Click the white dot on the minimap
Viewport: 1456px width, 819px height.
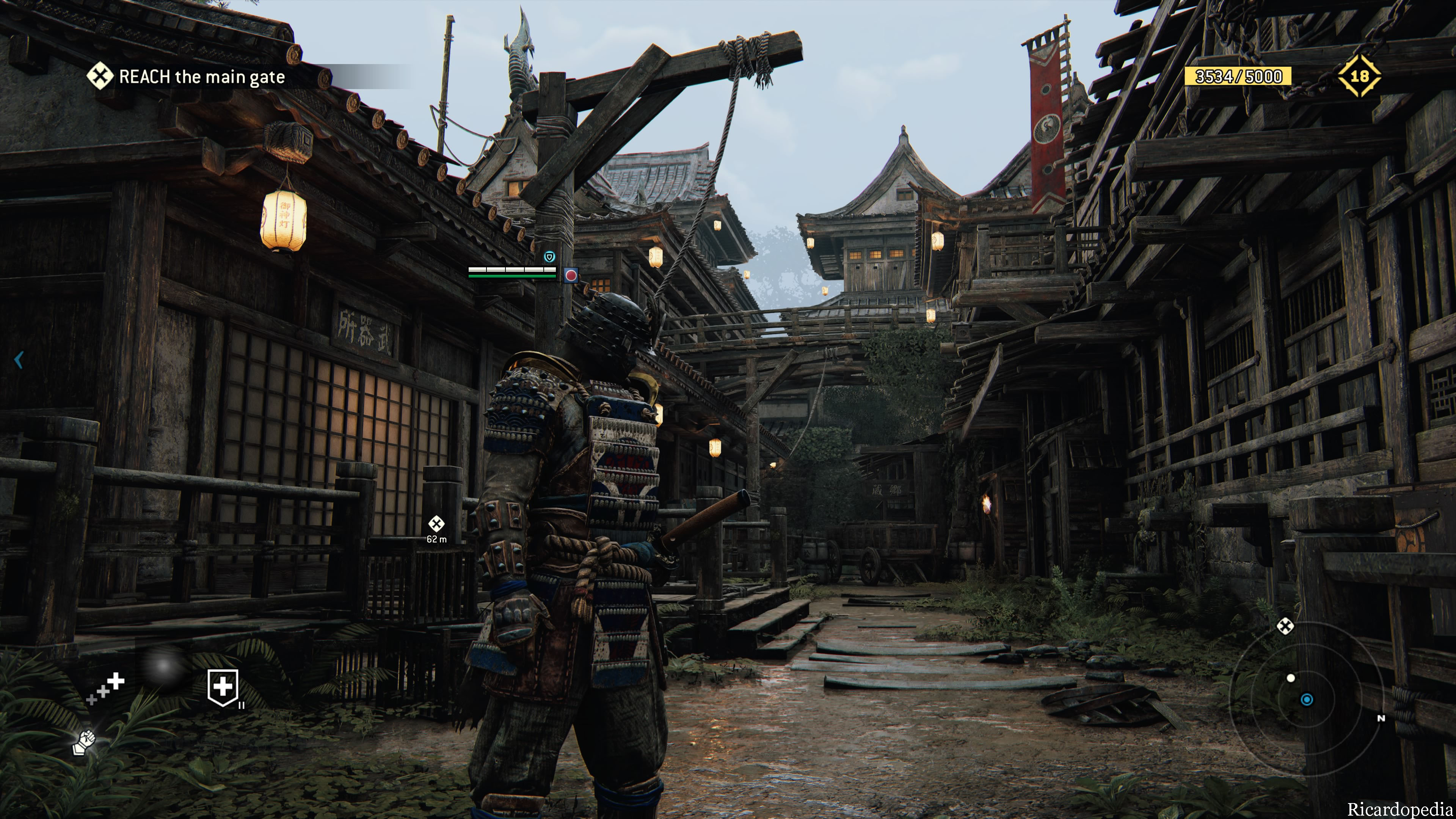click(x=1290, y=678)
